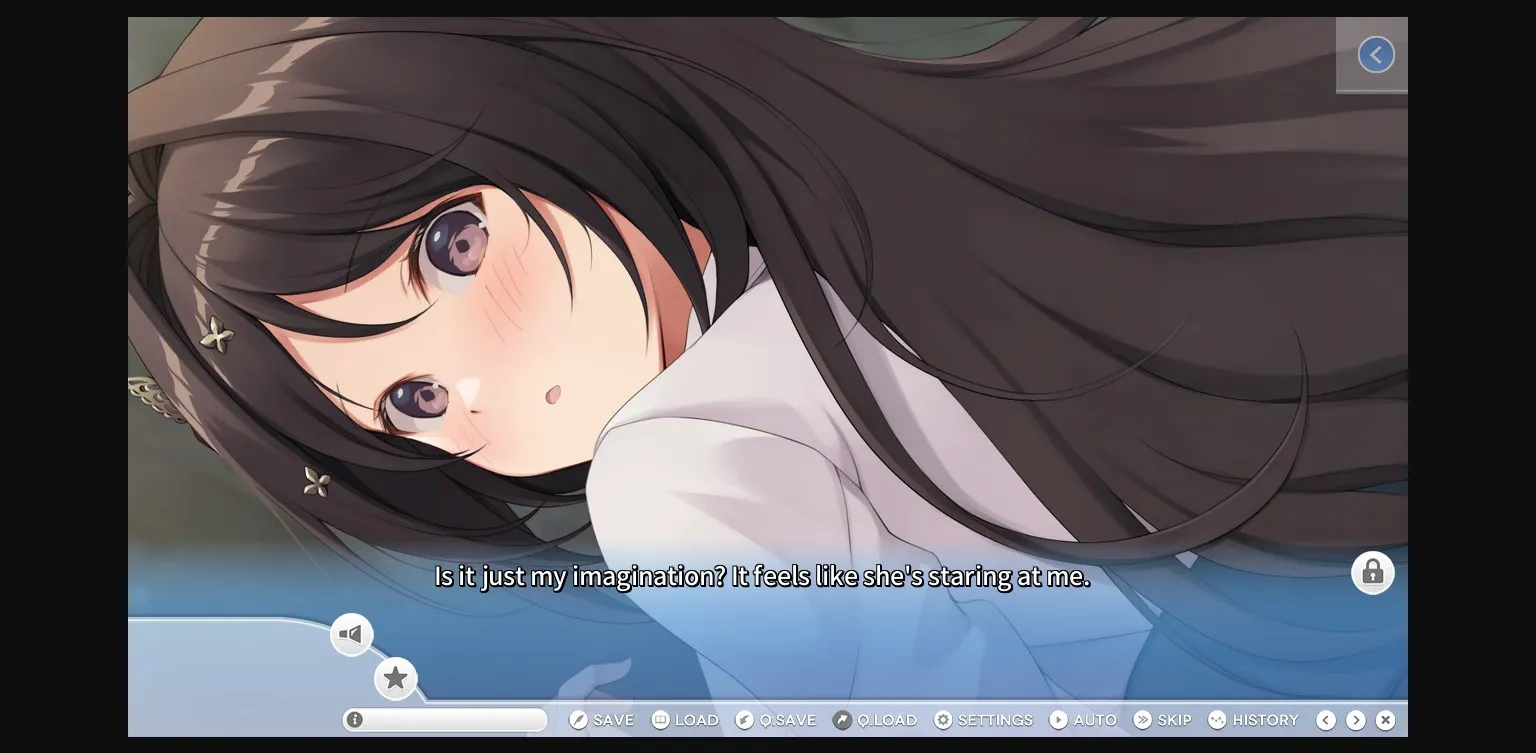Open dialogue History via the face icon
Viewport: 1536px width, 753px height.
click(x=1217, y=719)
